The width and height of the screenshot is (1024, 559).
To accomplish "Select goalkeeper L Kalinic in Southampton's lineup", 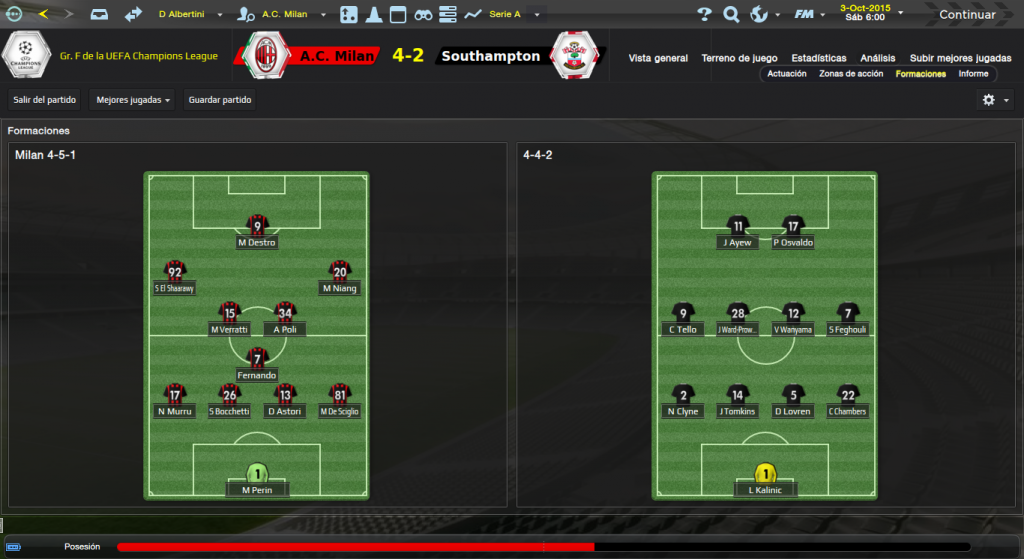I will [766, 480].
